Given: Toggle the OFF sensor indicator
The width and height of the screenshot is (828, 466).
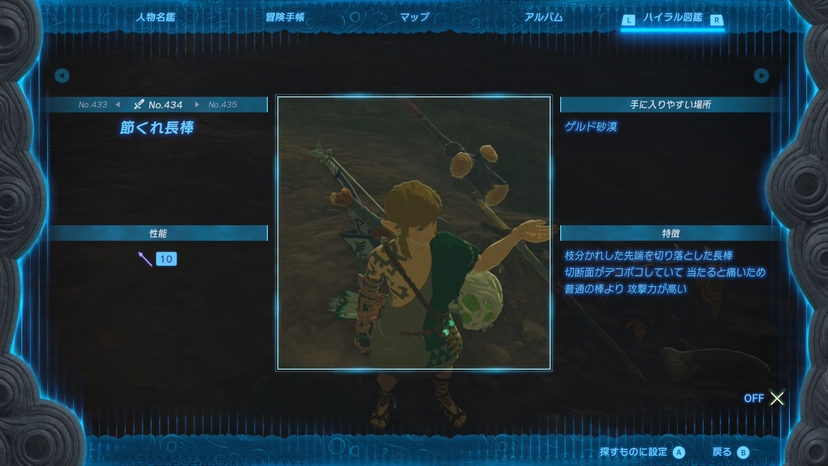Looking at the screenshot, I should 765,398.
